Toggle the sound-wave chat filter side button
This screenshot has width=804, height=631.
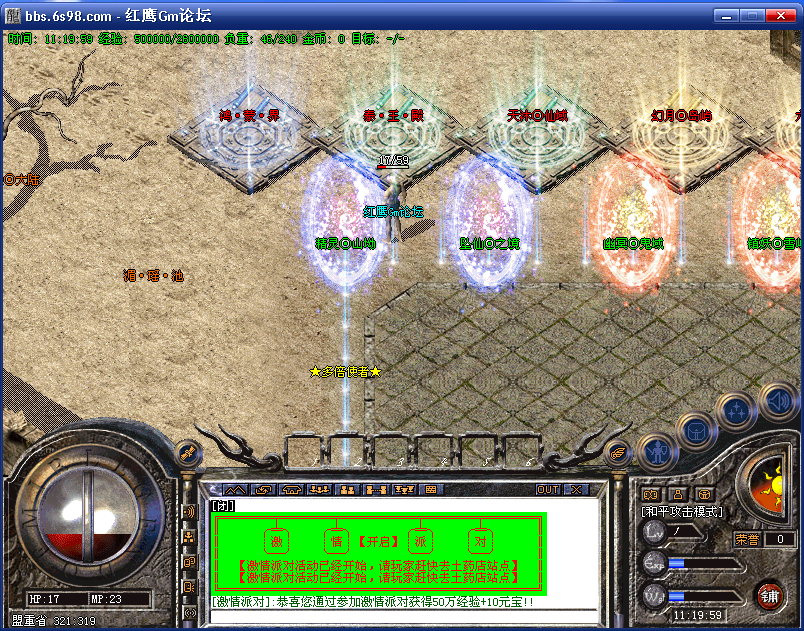click(189, 512)
